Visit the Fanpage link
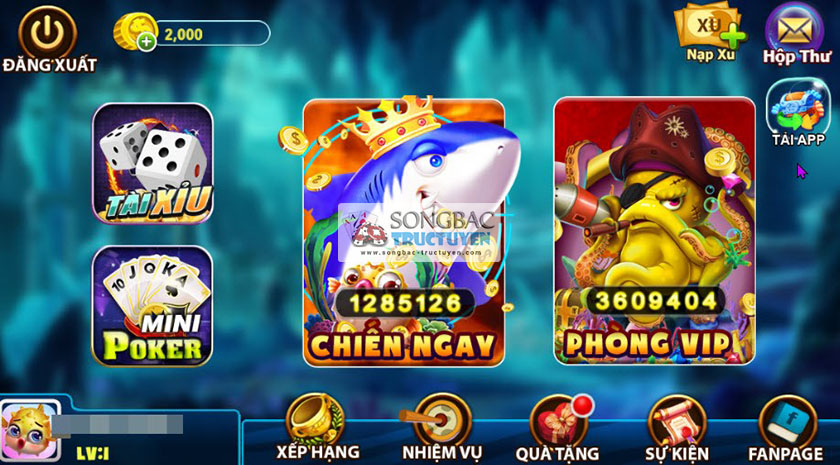 pos(786,424)
